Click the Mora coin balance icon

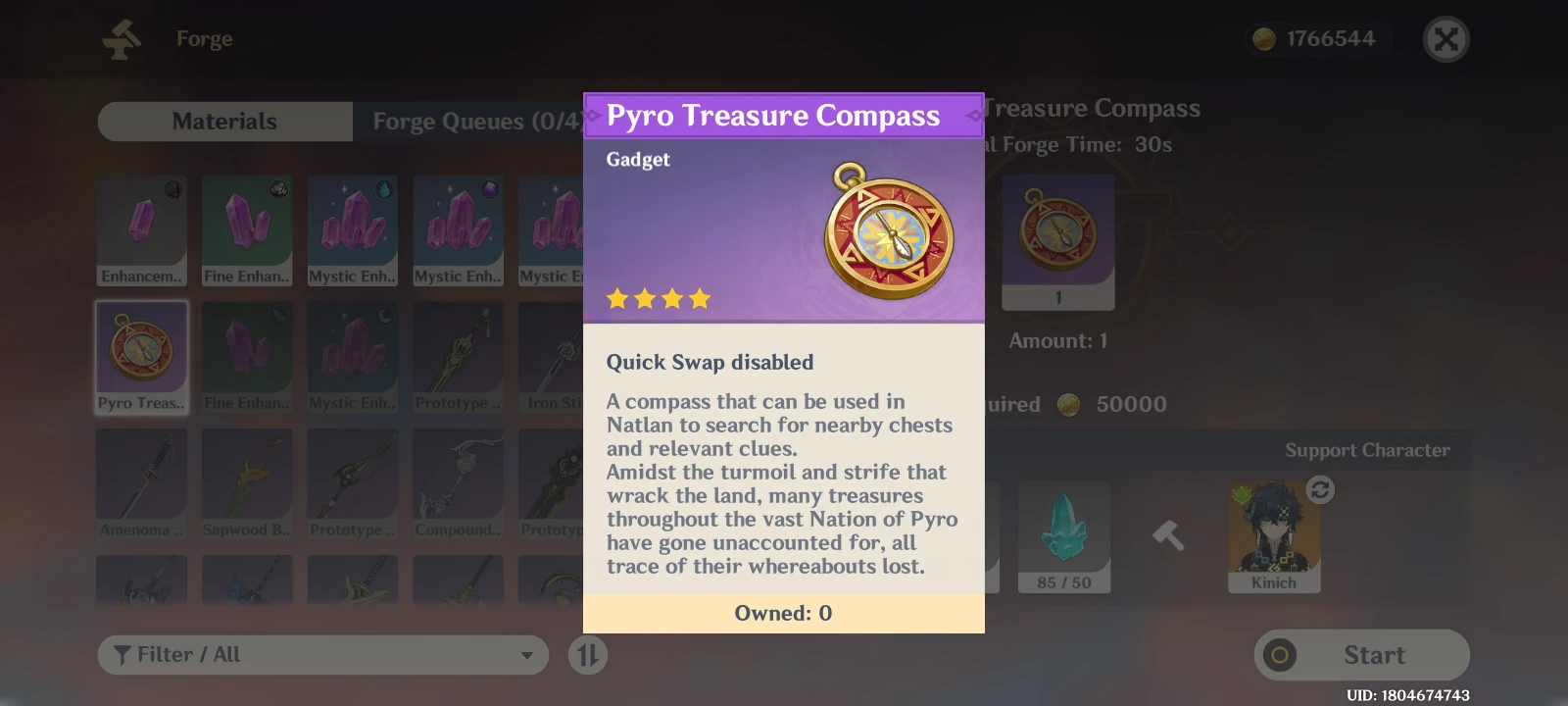click(x=1264, y=39)
